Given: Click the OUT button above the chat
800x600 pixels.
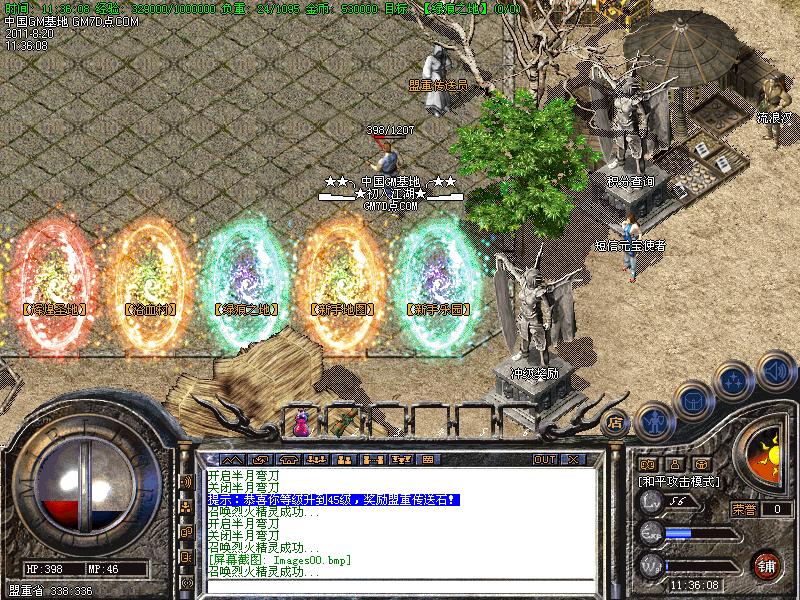Looking at the screenshot, I should pos(545,459).
